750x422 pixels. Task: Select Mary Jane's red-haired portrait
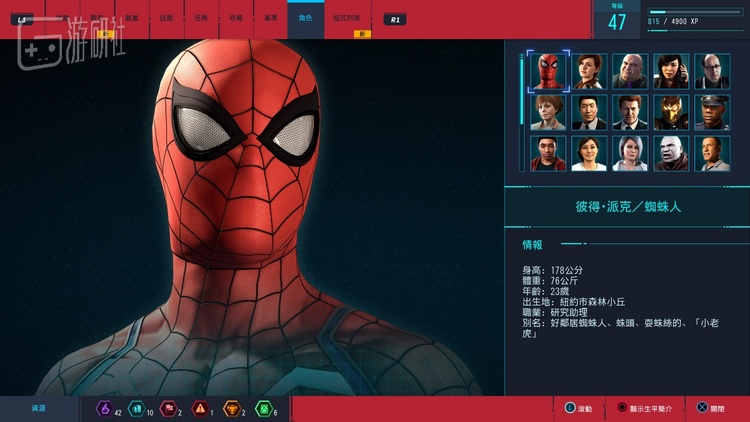tap(590, 71)
